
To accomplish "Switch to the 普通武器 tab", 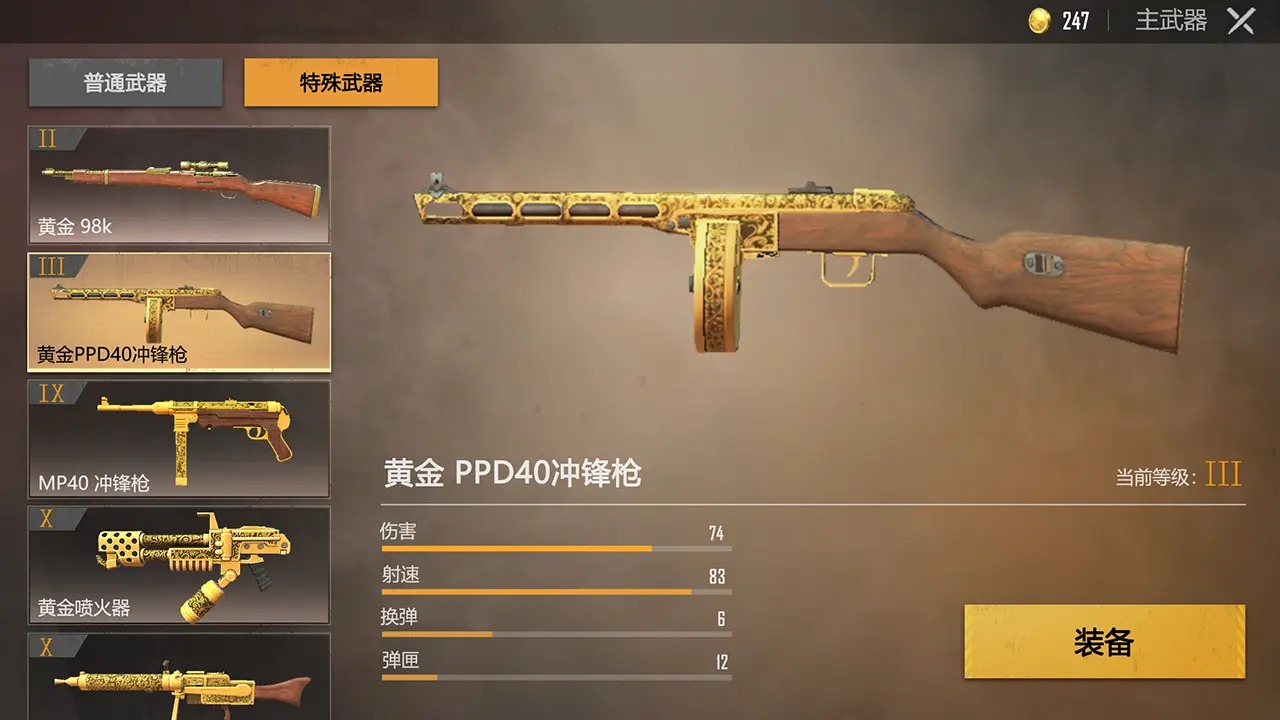I will [x=125, y=84].
